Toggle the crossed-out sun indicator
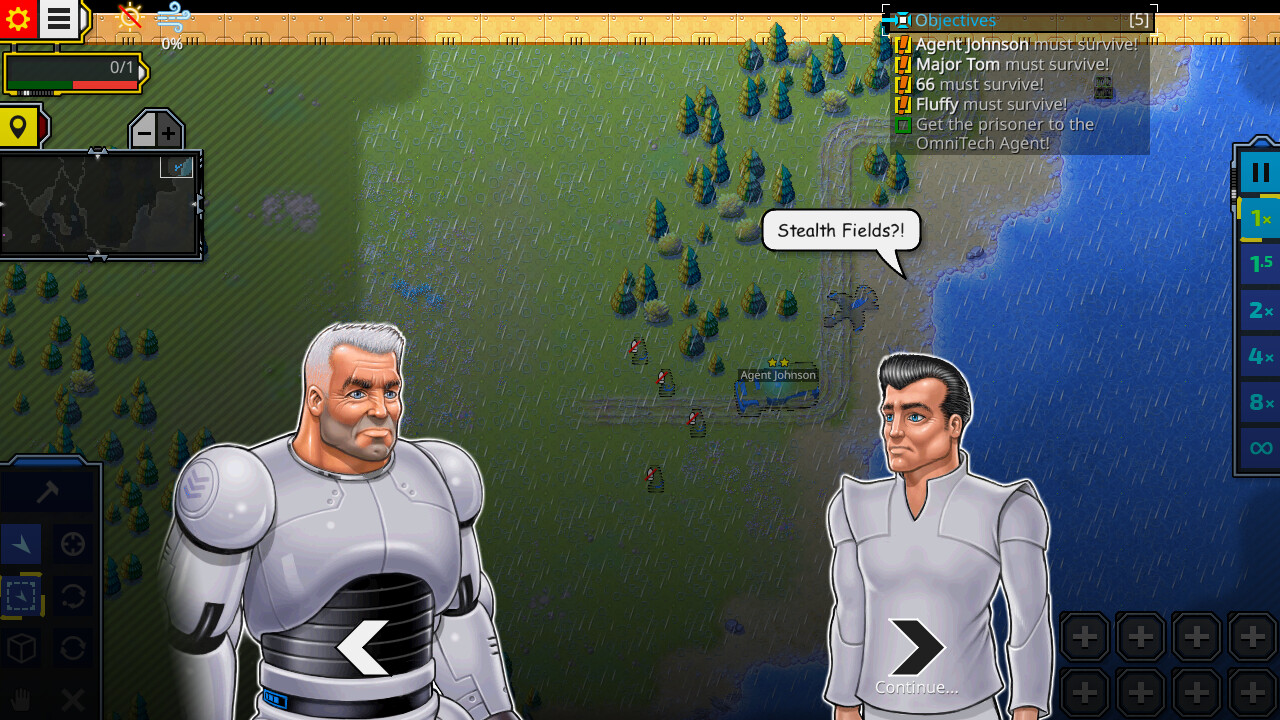Screen dimensions: 1280x720 [127, 16]
